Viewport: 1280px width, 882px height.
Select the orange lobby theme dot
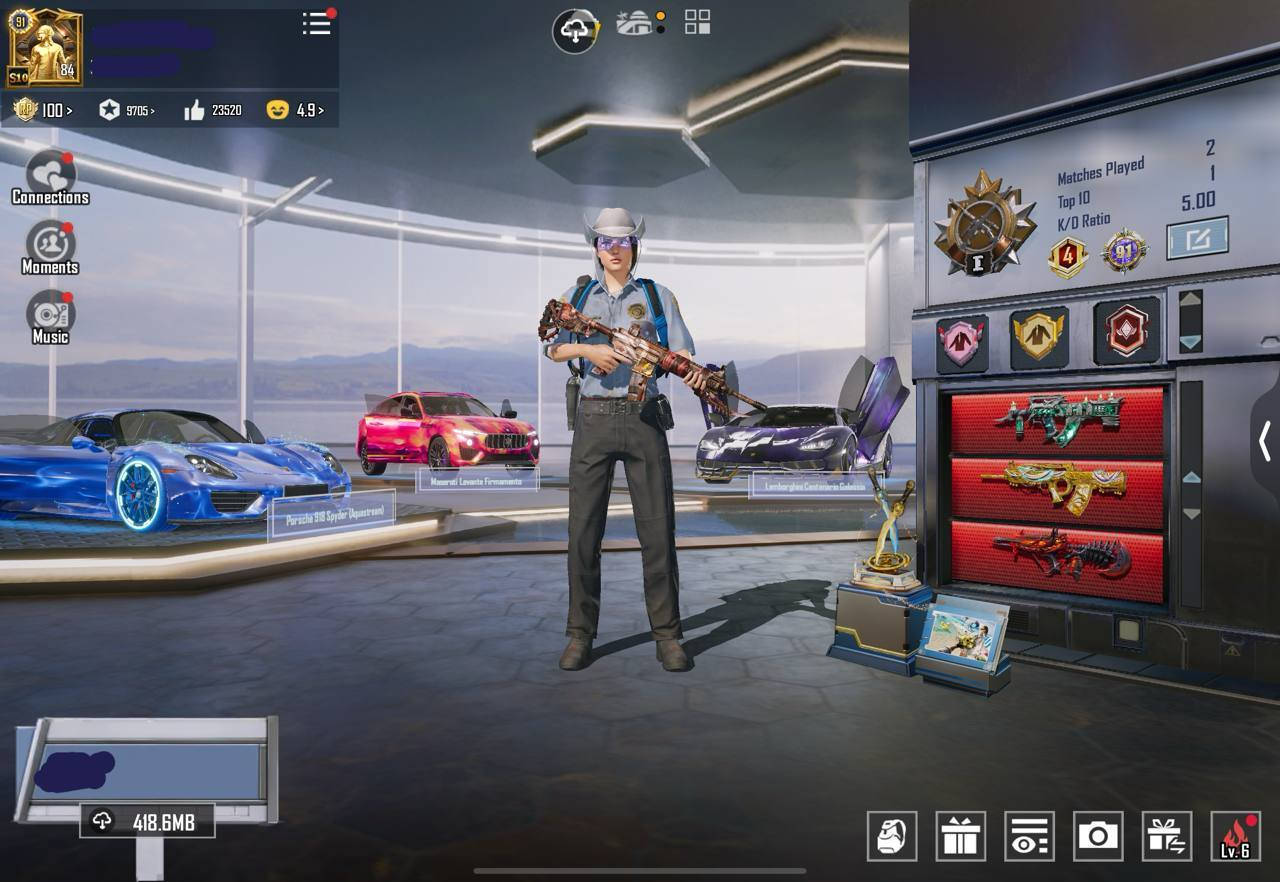[659, 17]
